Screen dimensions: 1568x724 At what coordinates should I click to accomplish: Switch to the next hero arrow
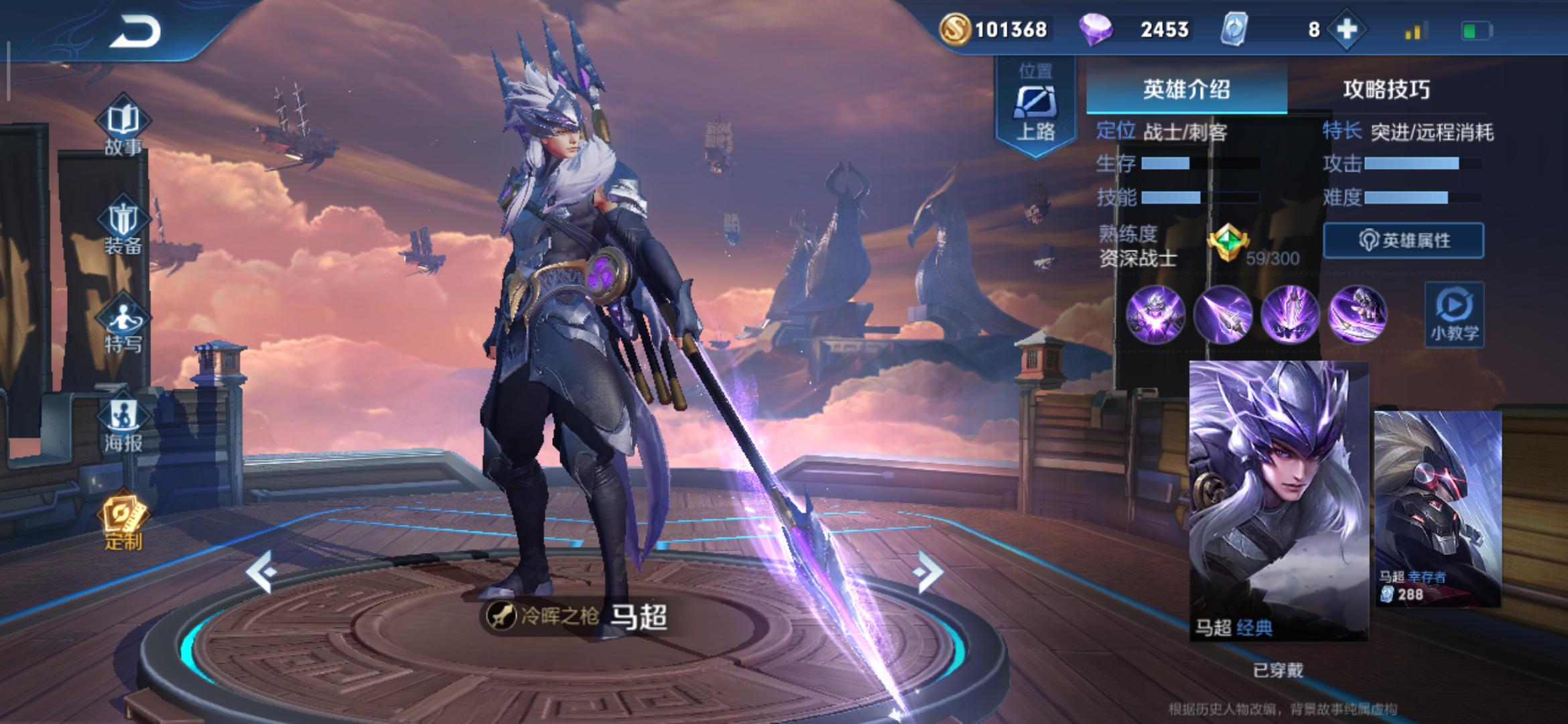[x=929, y=571]
